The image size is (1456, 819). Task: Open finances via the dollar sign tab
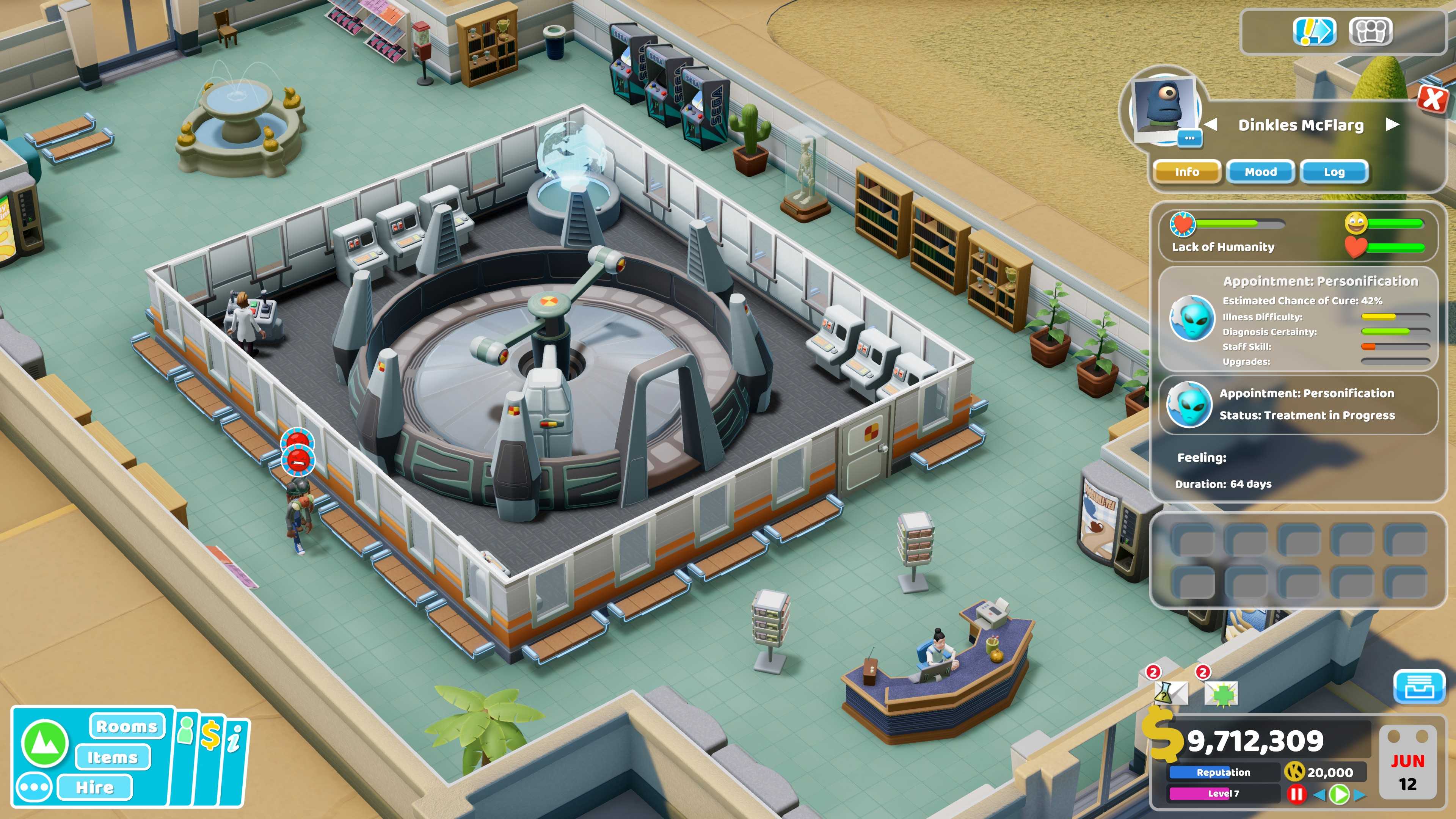212,736
